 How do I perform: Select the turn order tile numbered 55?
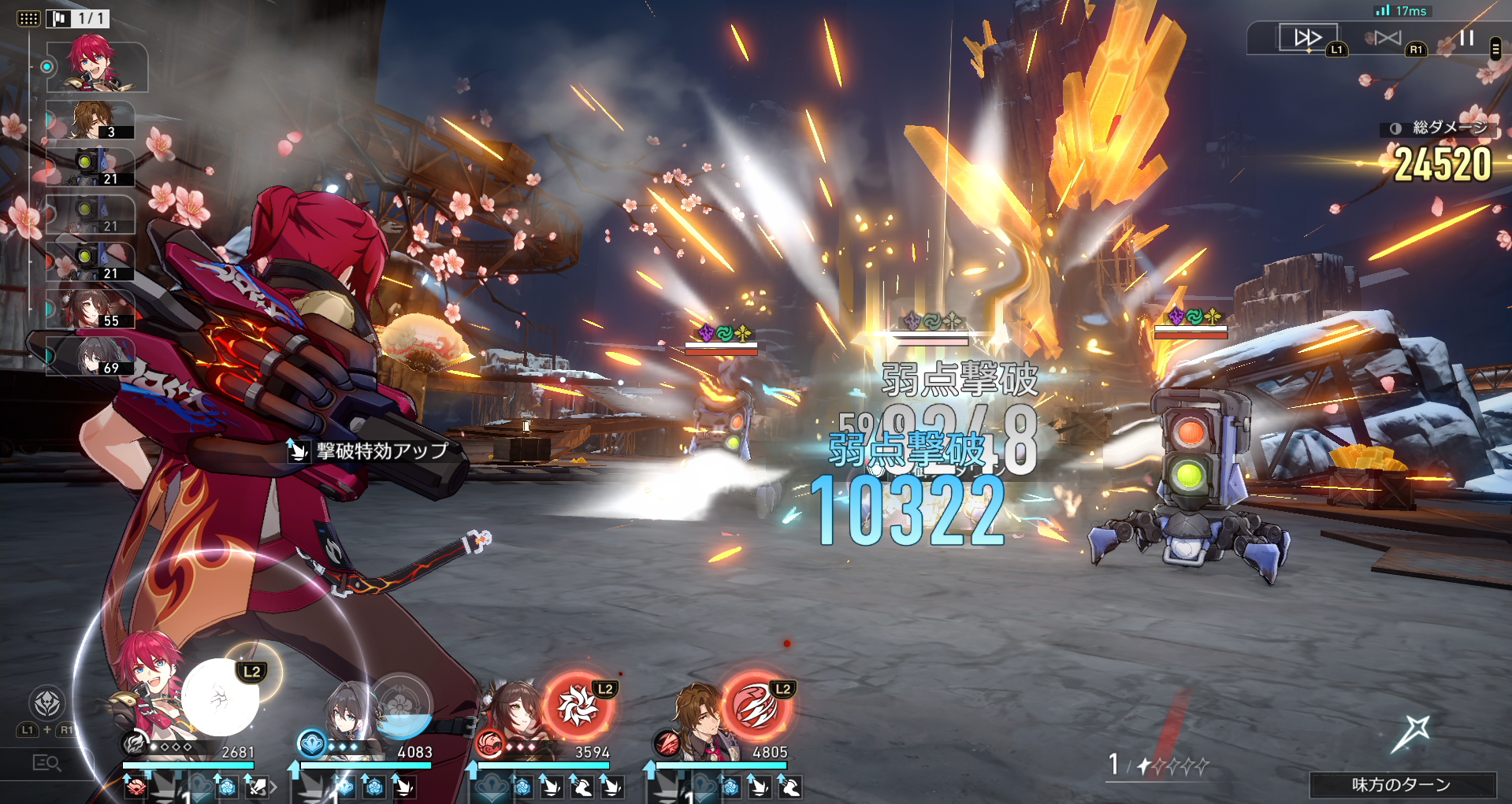click(91, 309)
